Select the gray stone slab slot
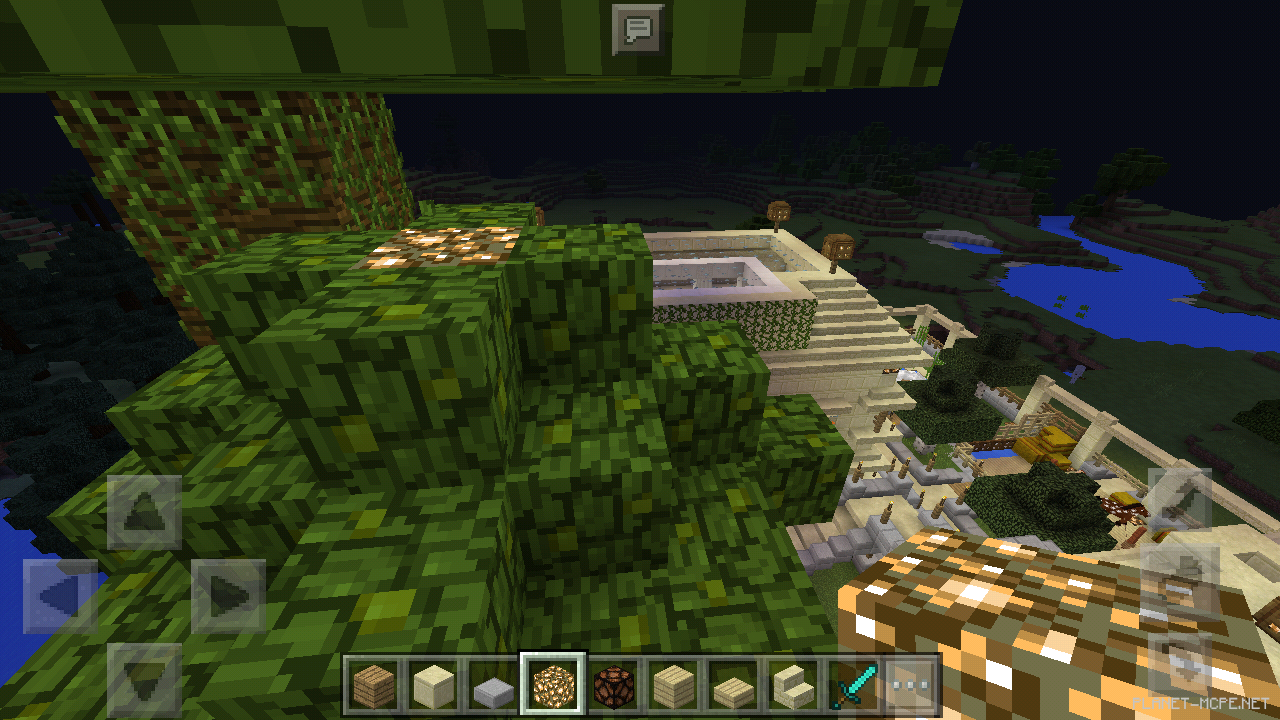The width and height of the screenshot is (1280, 720). [x=493, y=686]
